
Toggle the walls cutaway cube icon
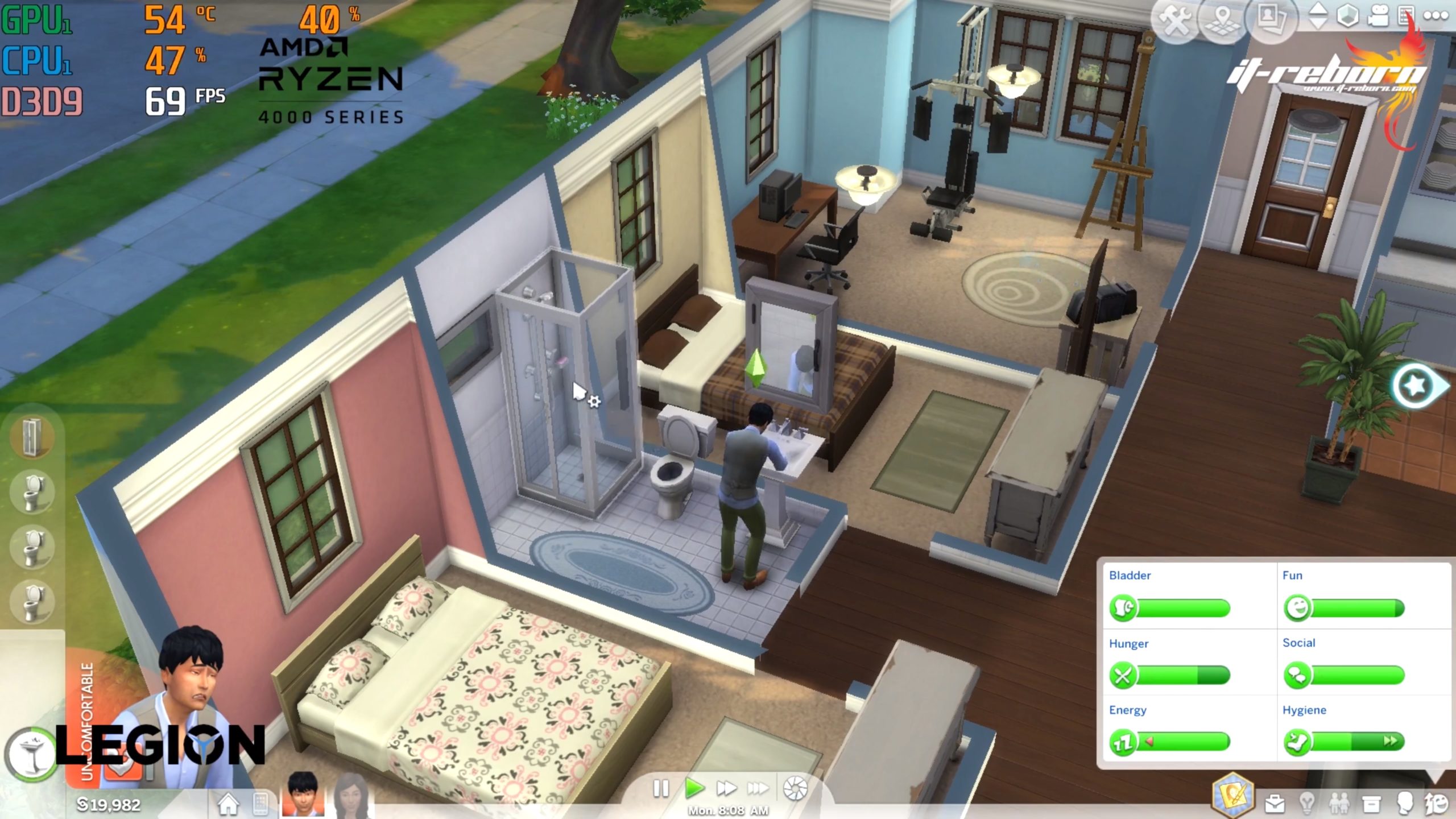pos(1347,16)
